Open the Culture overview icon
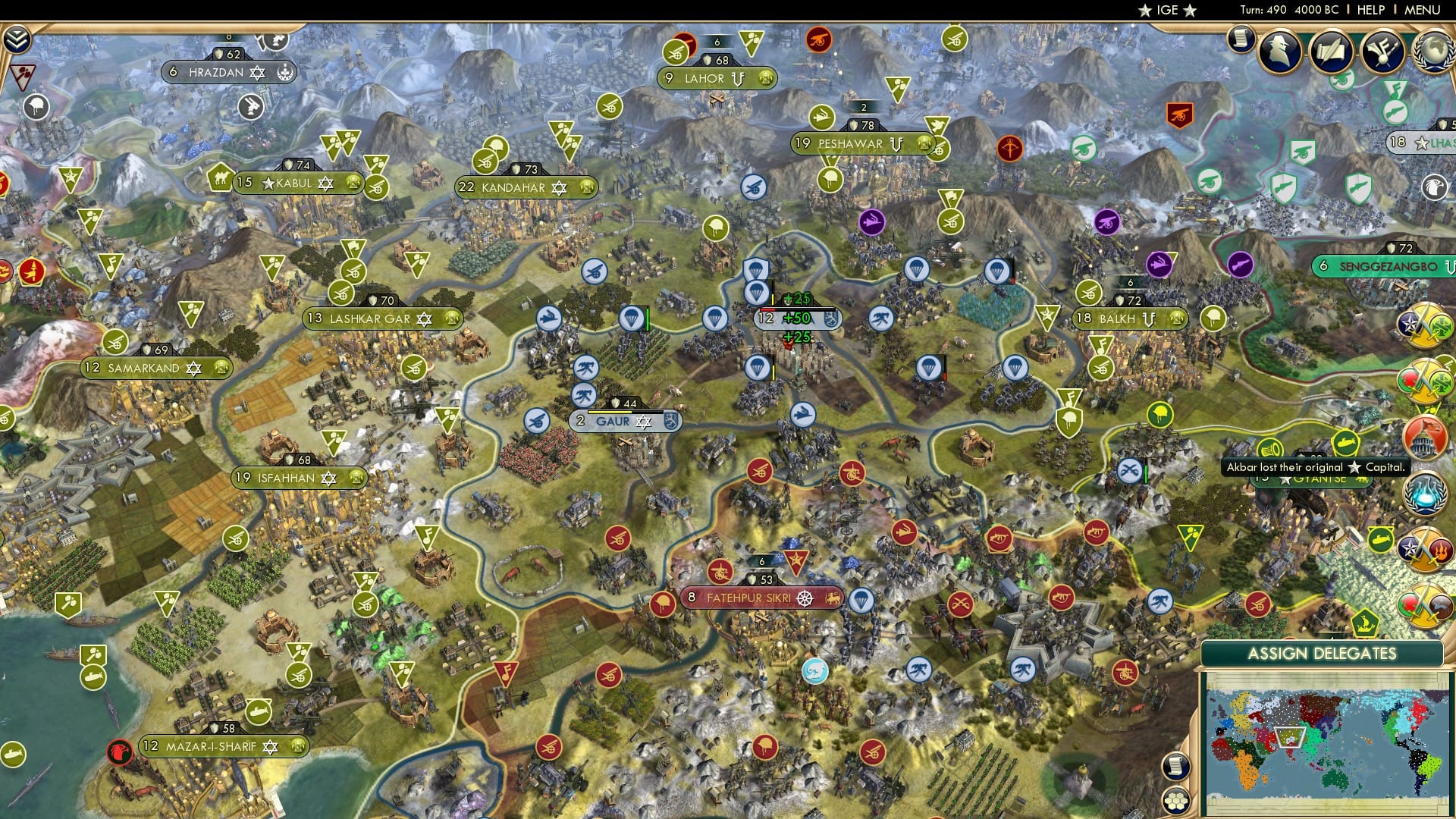Screen dimensions: 1456x819 click(1382, 52)
